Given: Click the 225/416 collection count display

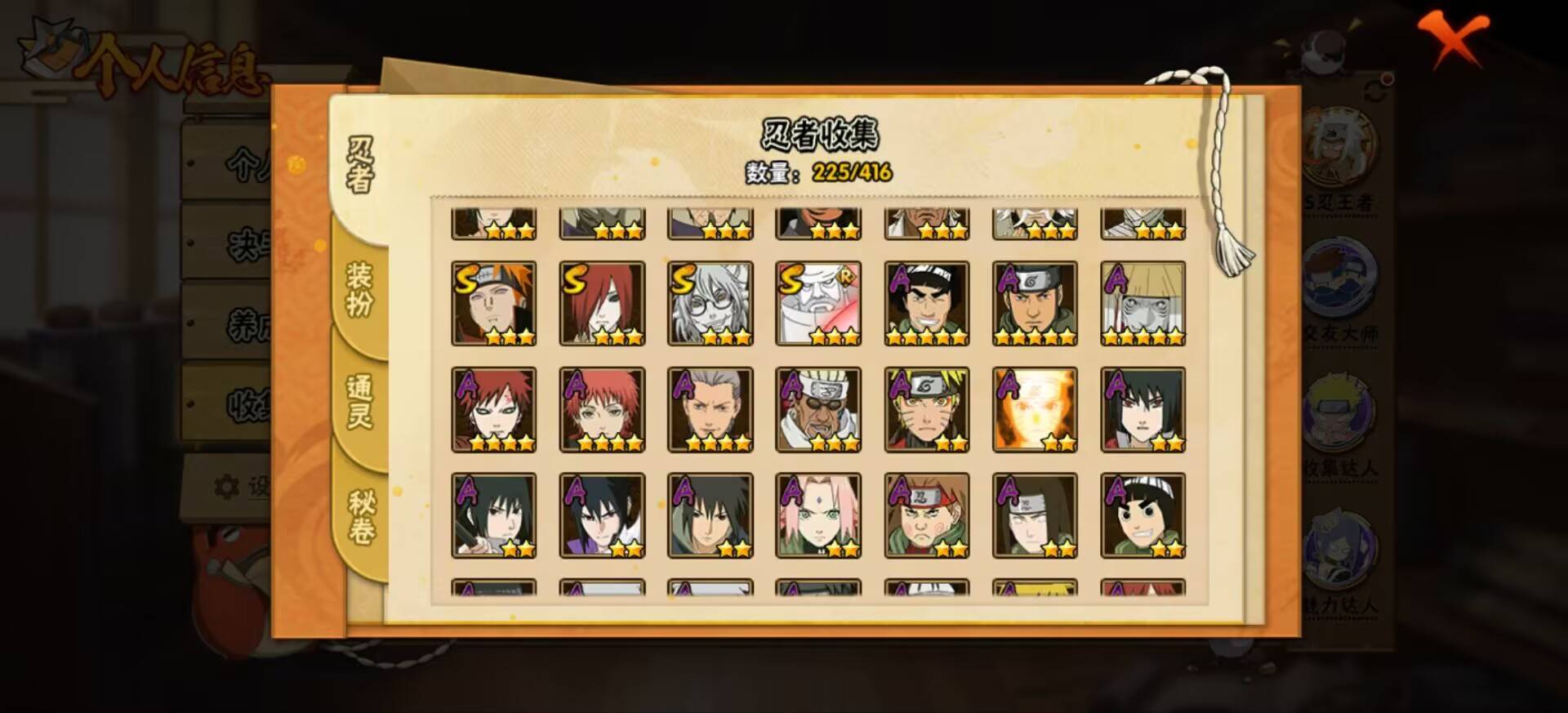Looking at the screenshot, I should pyautogui.click(x=852, y=172).
